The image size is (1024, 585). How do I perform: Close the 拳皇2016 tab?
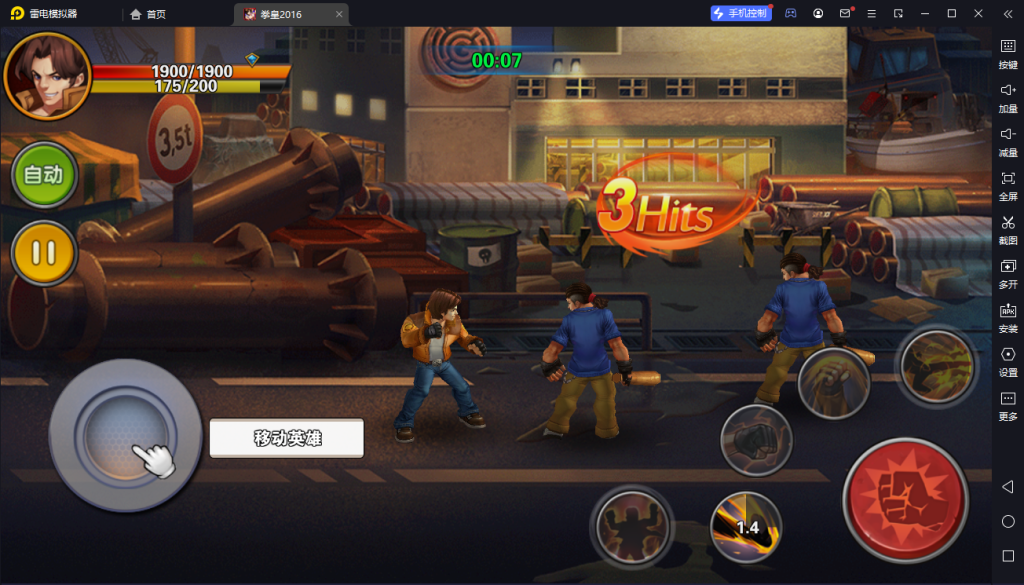(339, 14)
